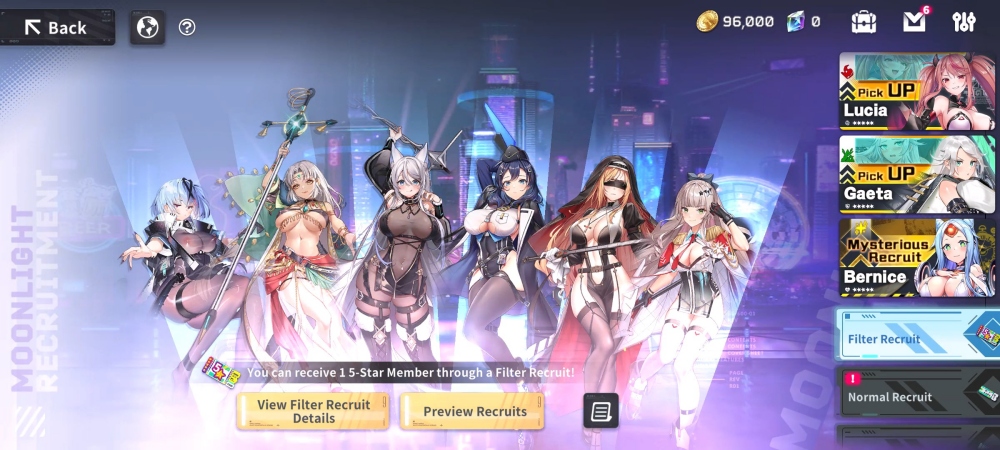The width and height of the screenshot is (1000, 450).
Task: Open the briefcase inventory icon
Action: point(864,21)
